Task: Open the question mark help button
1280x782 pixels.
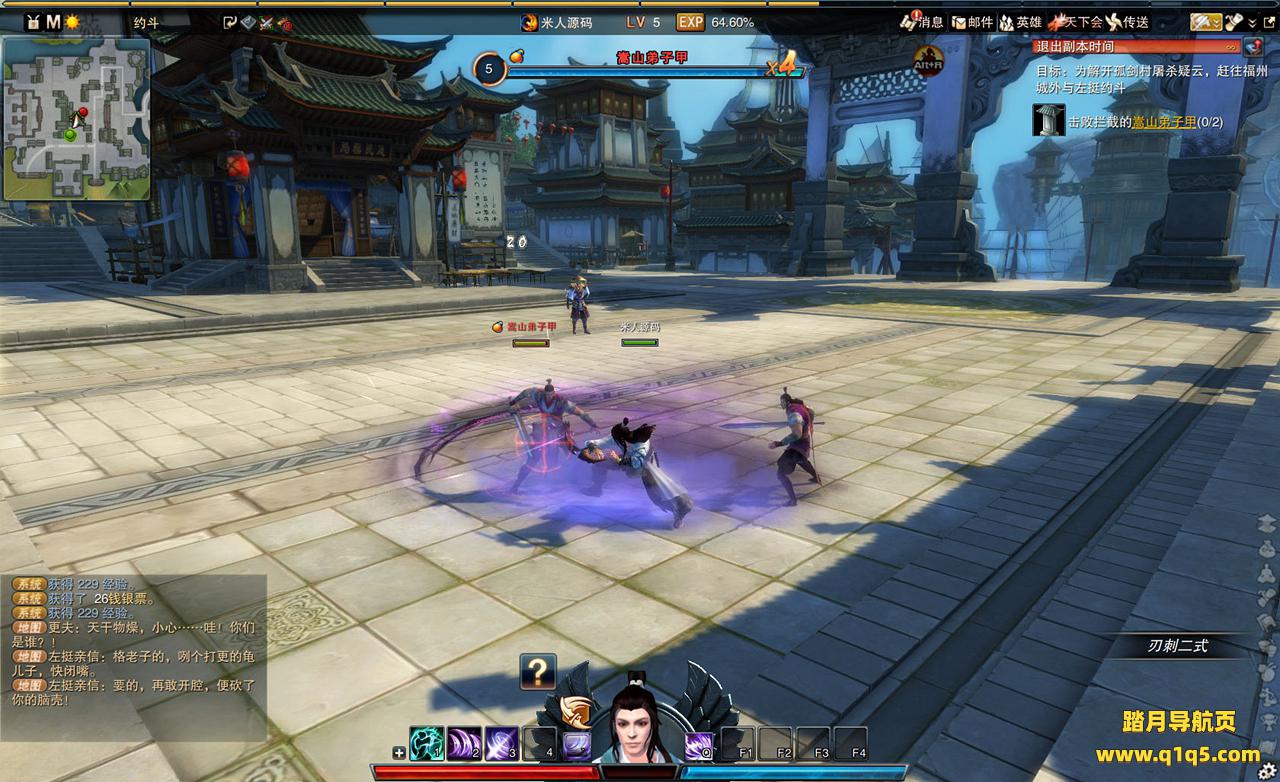Action: click(538, 671)
